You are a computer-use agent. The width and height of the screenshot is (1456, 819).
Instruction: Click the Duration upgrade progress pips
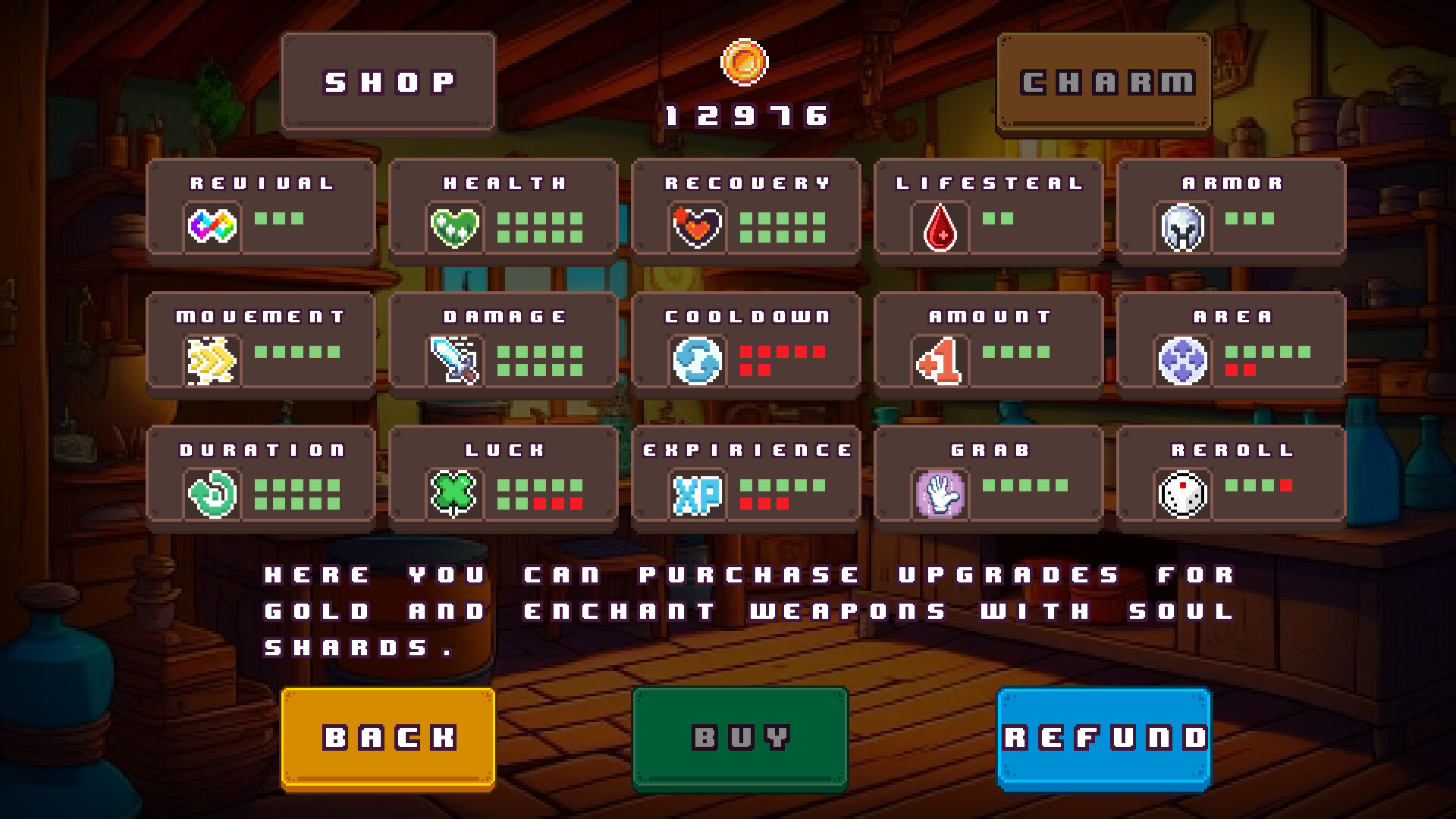299,493
